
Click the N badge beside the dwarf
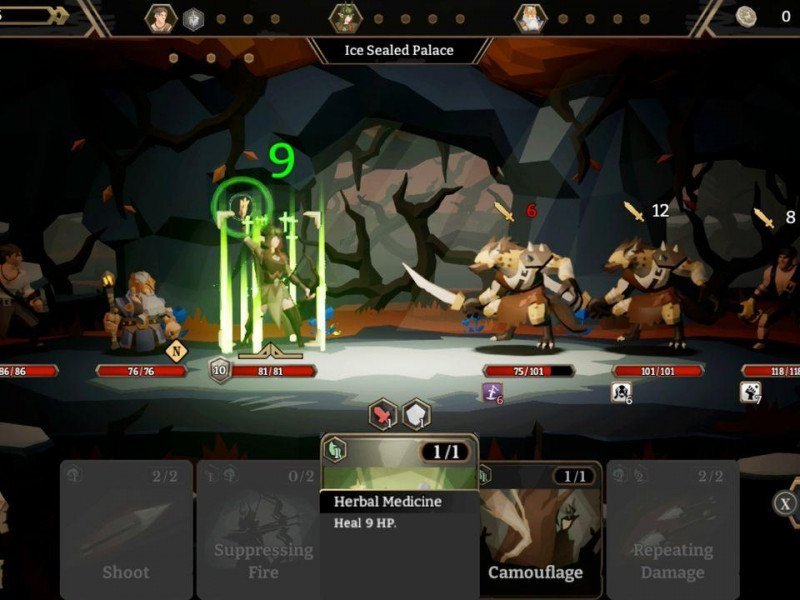click(x=176, y=350)
